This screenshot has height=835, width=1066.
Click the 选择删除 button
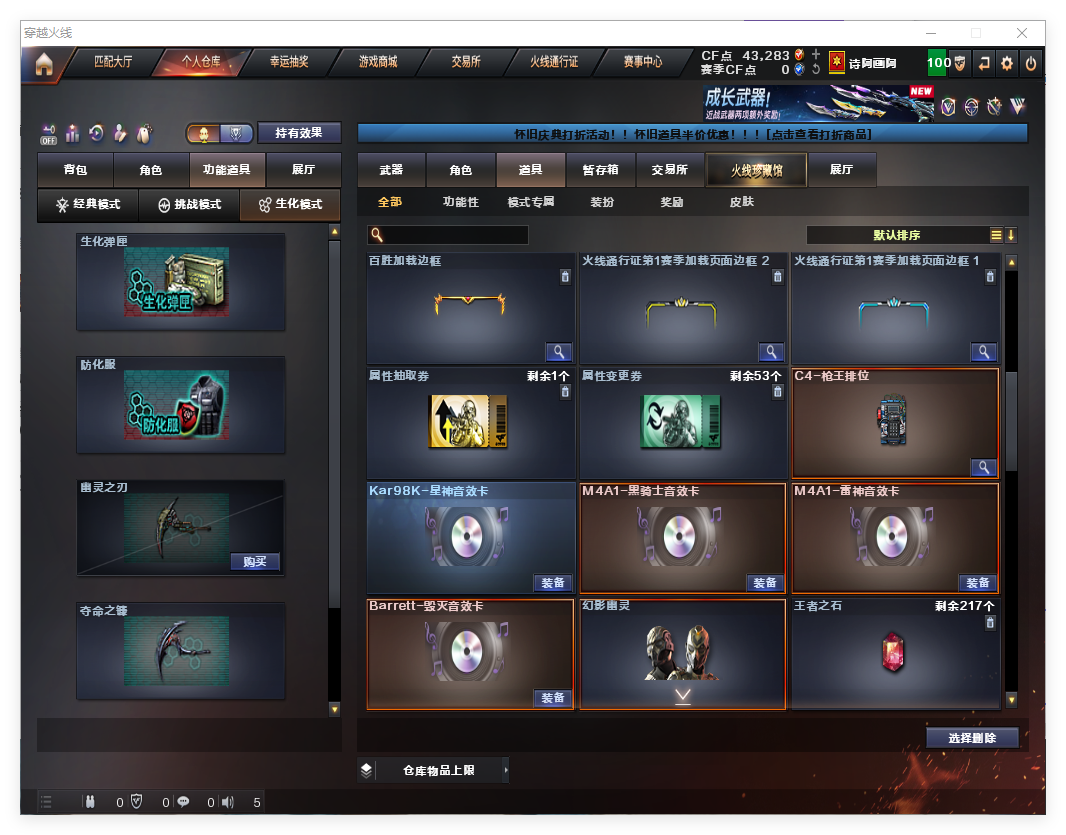pos(972,738)
